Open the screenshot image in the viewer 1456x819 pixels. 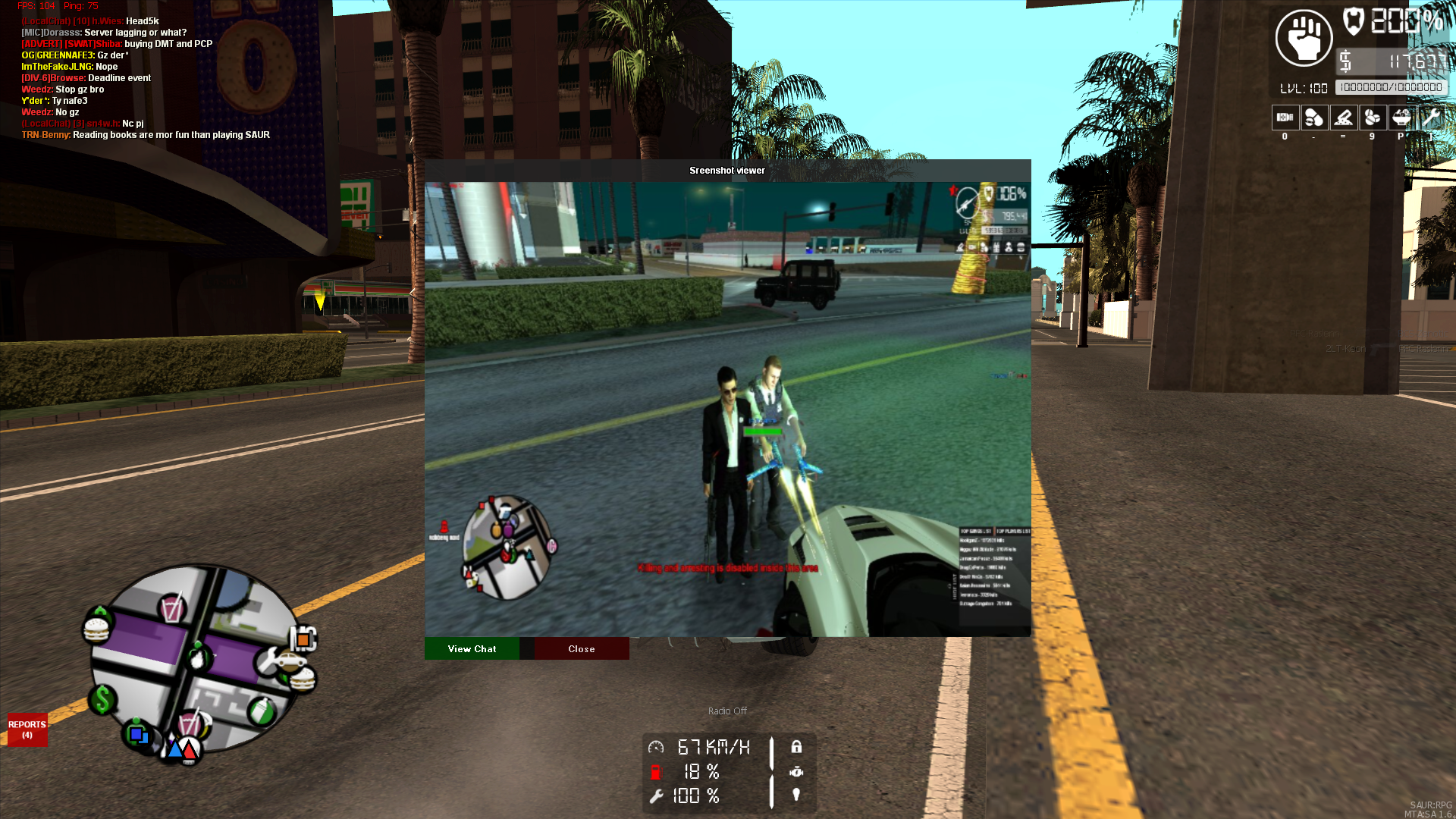[727, 409]
